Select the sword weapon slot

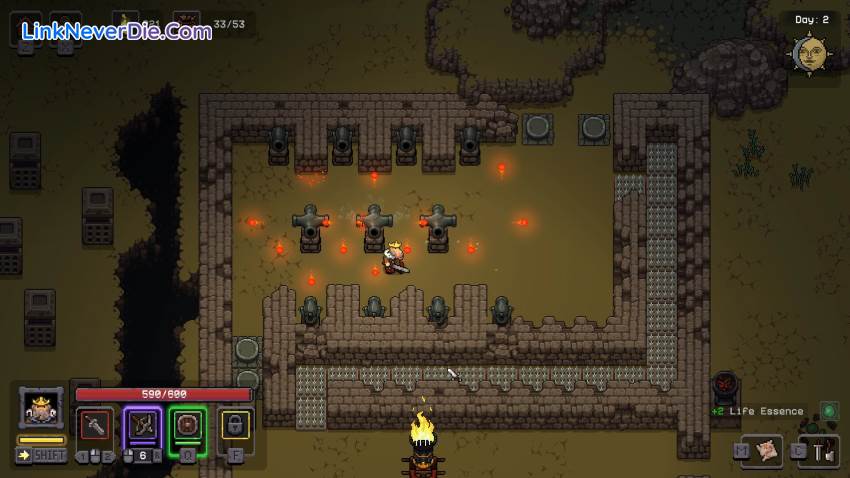[x=97, y=424]
